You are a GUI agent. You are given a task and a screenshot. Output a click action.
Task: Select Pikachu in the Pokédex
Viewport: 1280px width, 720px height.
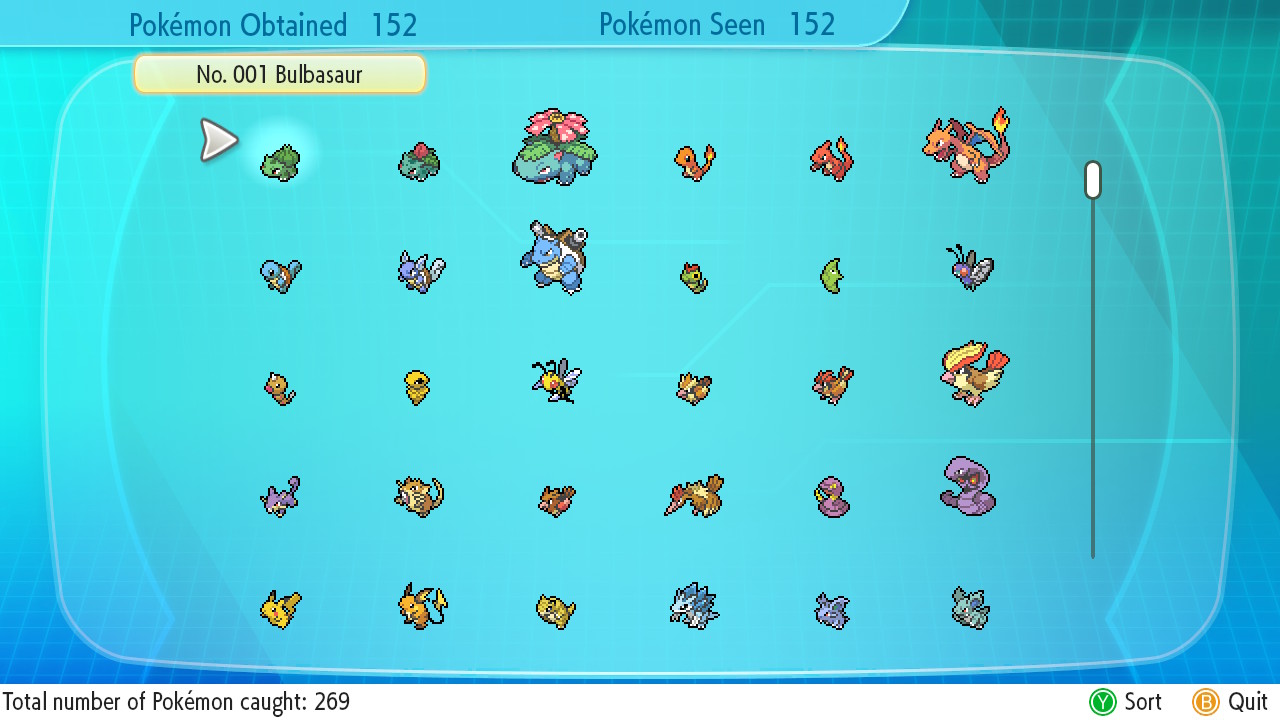[x=279, y=608]
